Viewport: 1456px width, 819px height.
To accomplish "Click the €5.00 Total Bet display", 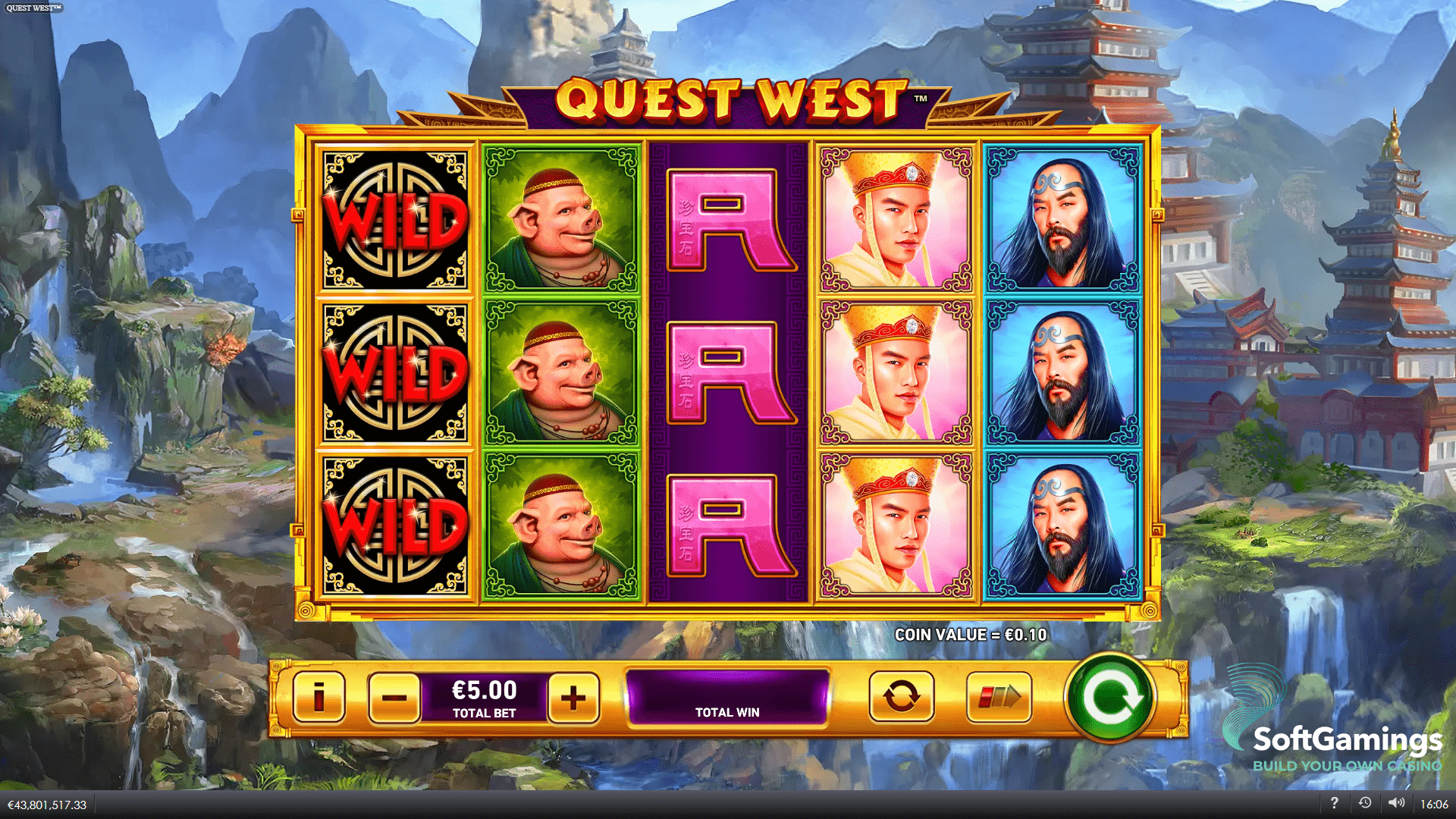I will pos(483,698).
